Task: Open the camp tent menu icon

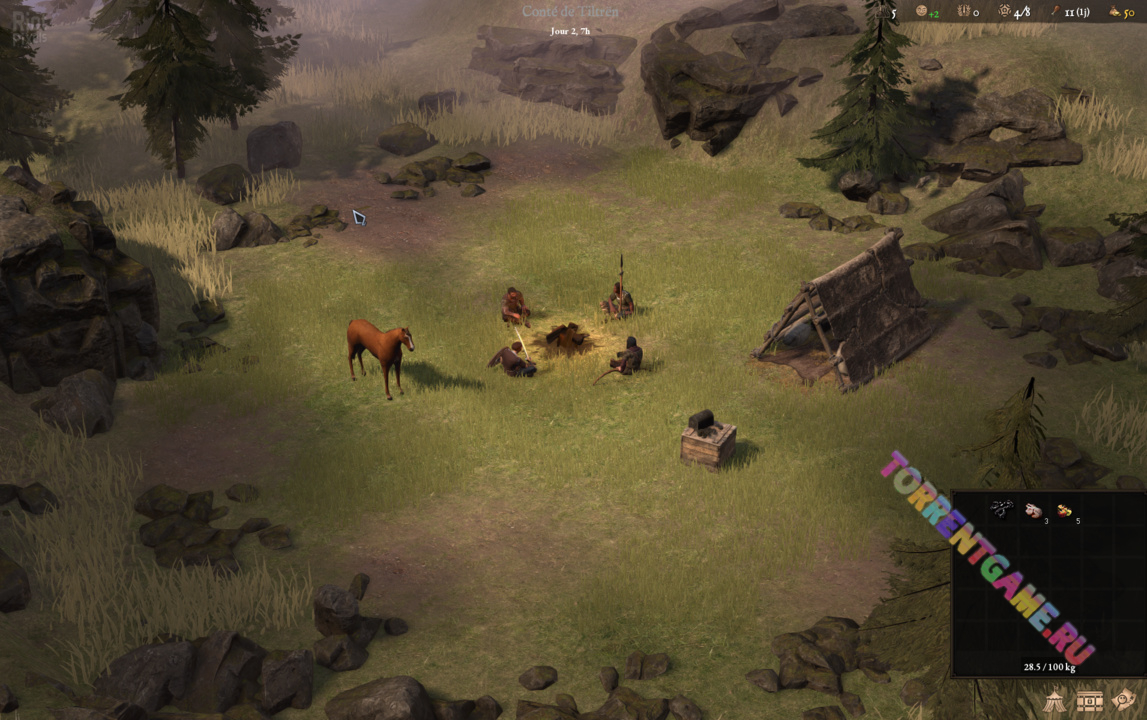Action: pos(1056,700)
